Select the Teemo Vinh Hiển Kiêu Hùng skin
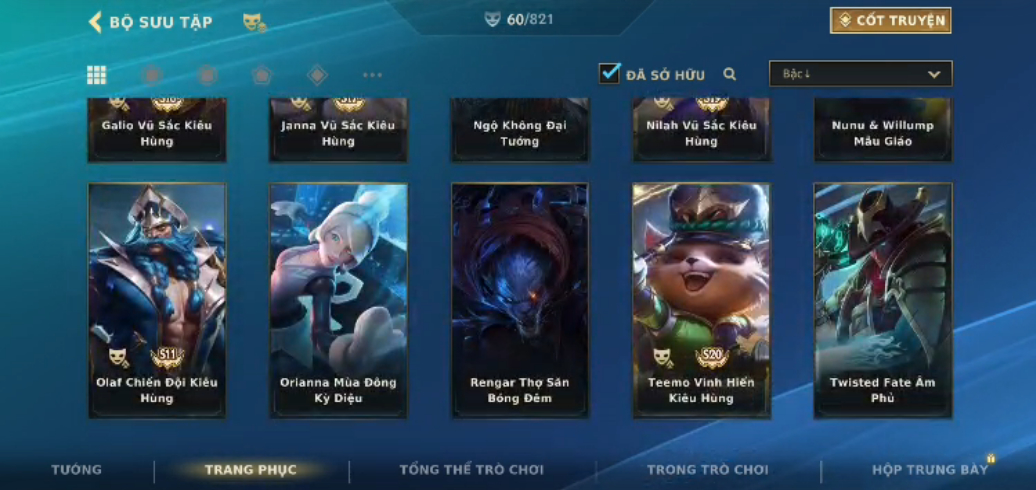The image size is (1036, 490). coord(701,300)
